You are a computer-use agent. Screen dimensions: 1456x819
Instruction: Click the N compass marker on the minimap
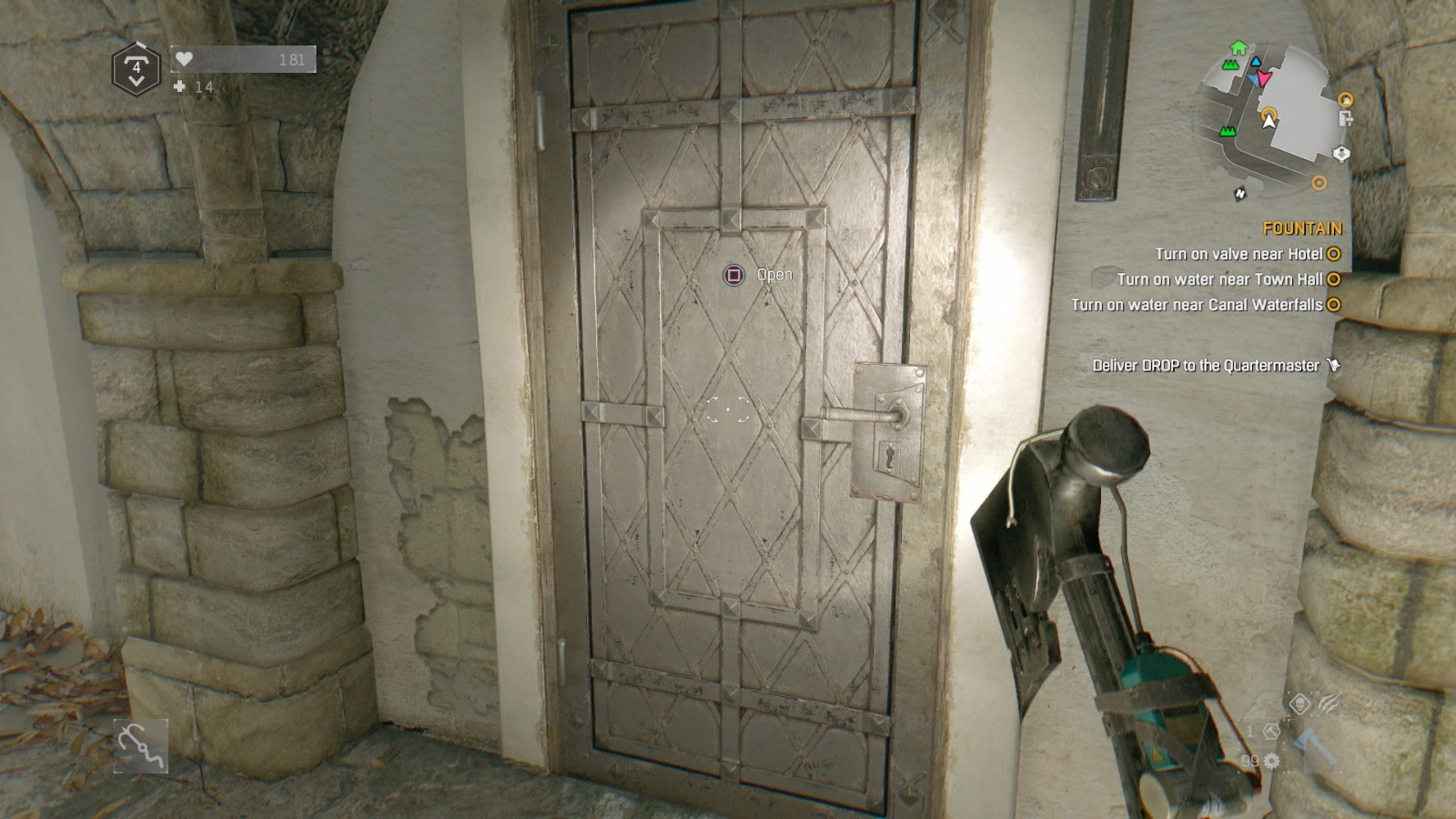tap(1240, 194)
